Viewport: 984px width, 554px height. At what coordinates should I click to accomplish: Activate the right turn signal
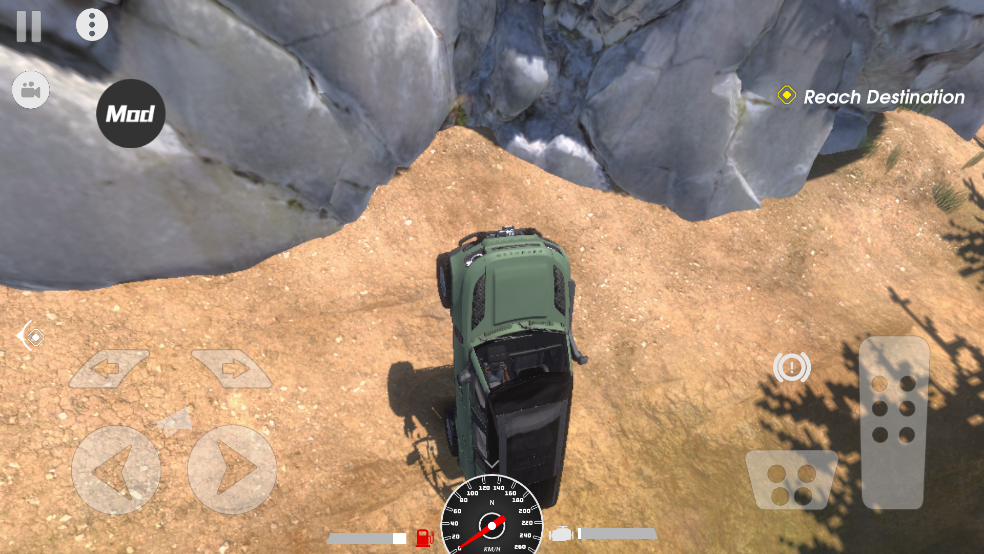click(x=231, y=369)
